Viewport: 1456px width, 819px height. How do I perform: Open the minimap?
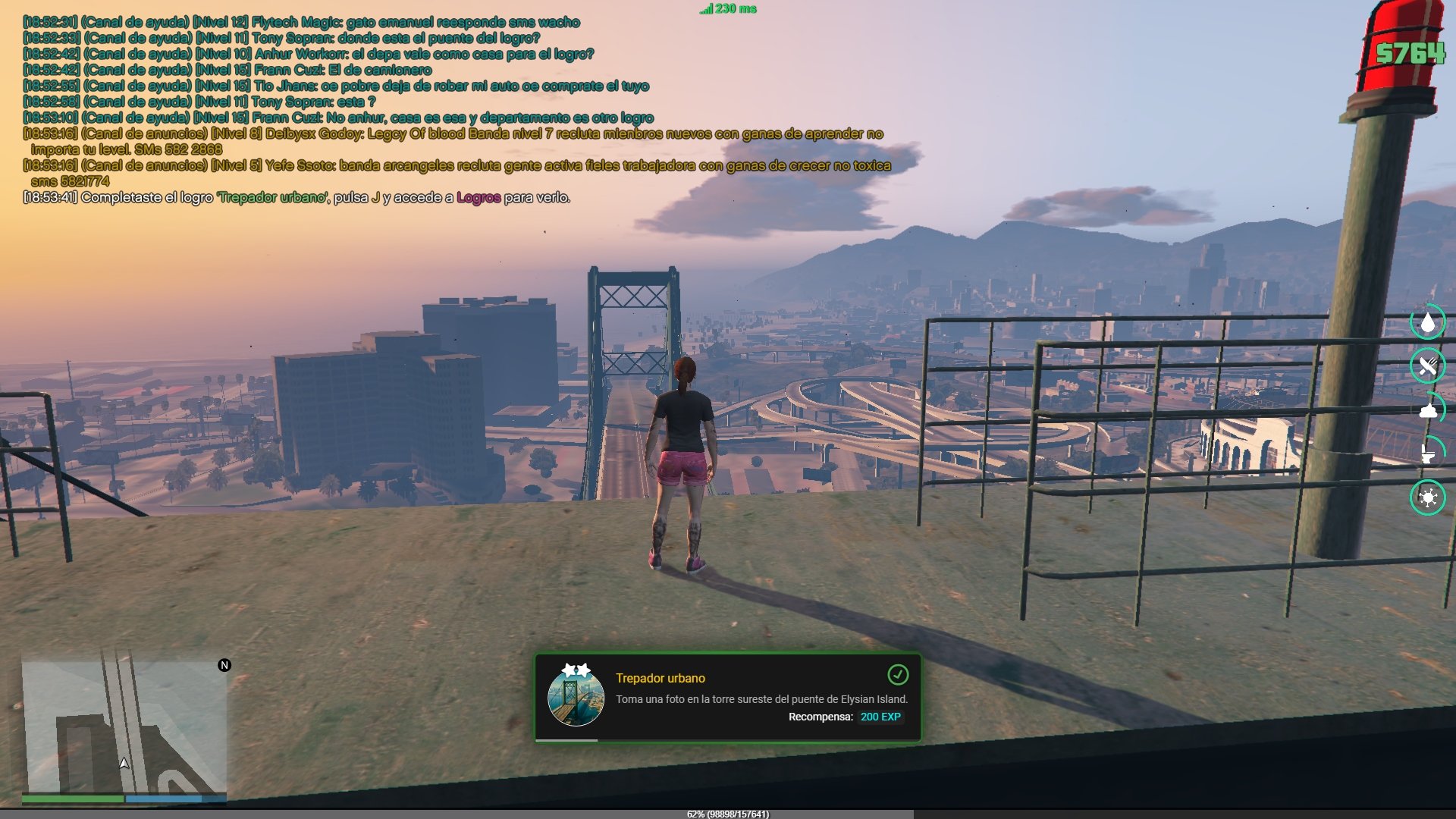[x=124, y=726]
